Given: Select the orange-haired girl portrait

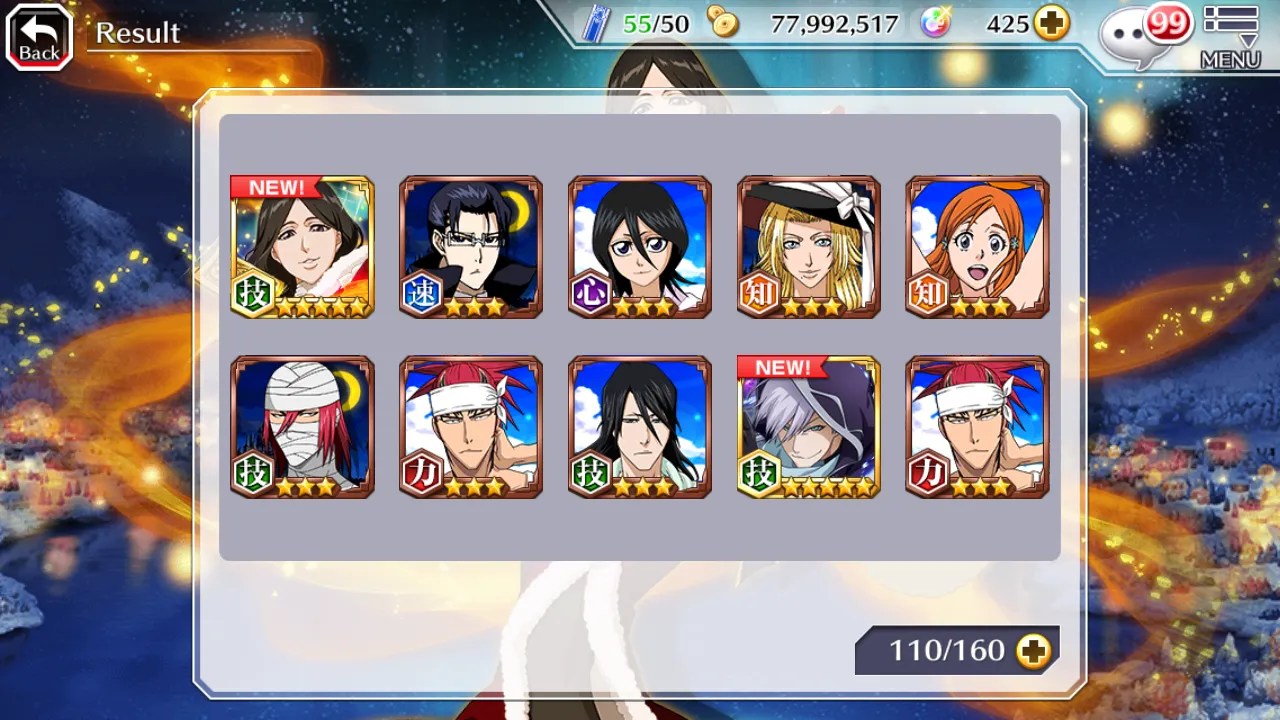Looking at the screenshot, I should pos(977,247).
